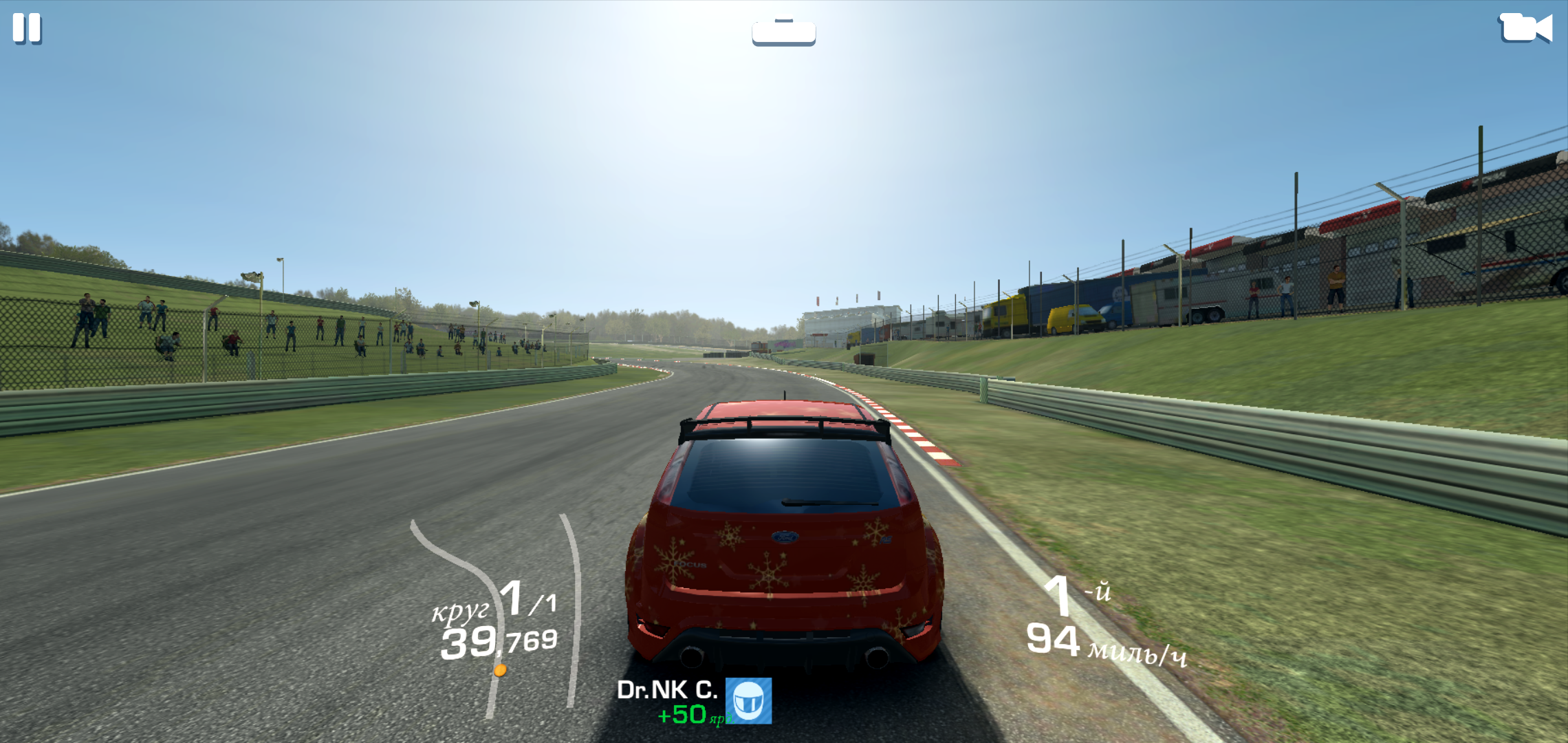1568x743 pixels.
Task: Pause the race
Action: pos(28,29)
